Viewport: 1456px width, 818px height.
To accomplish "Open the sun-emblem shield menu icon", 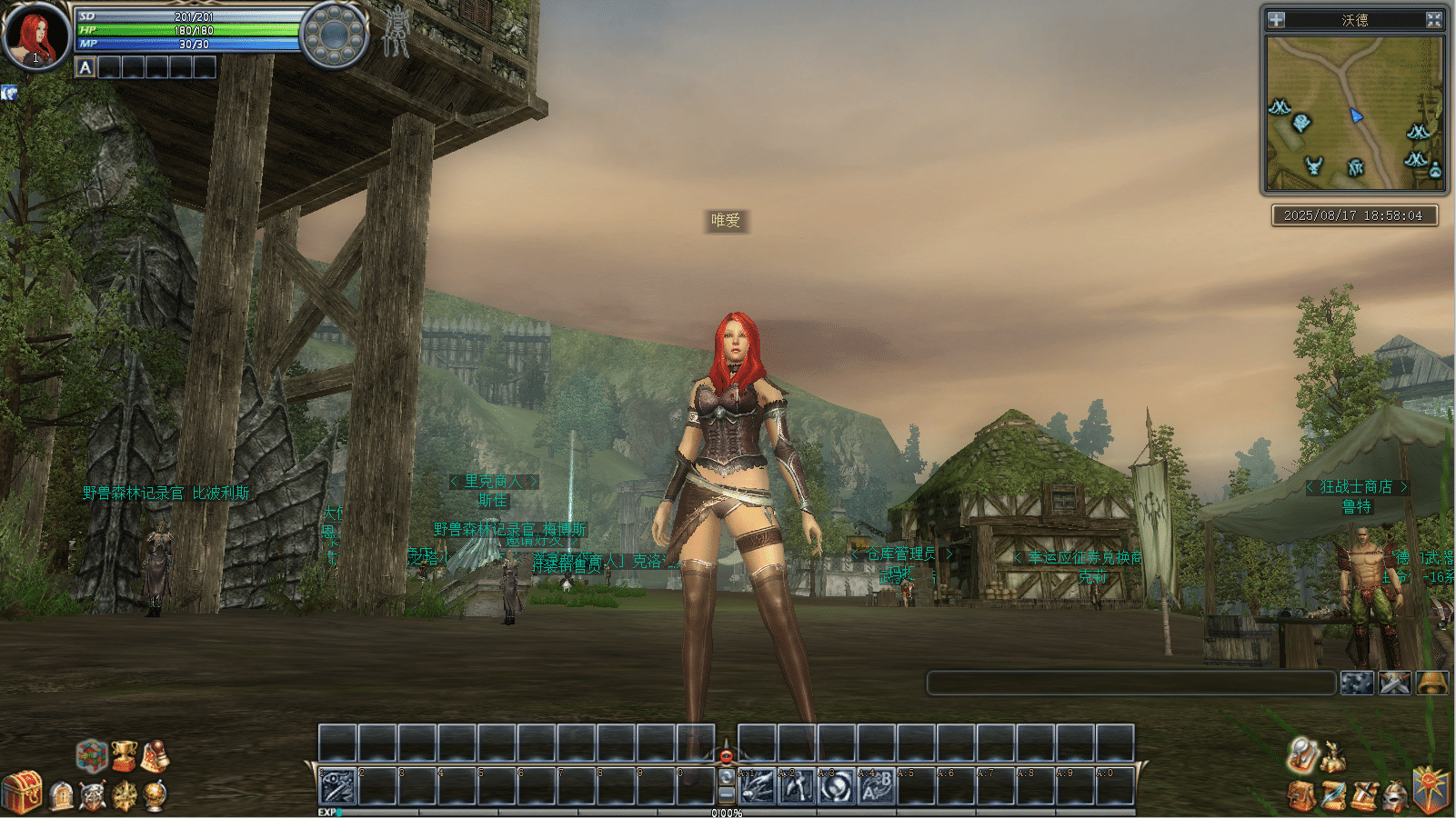I will (x=1431, y=789).
